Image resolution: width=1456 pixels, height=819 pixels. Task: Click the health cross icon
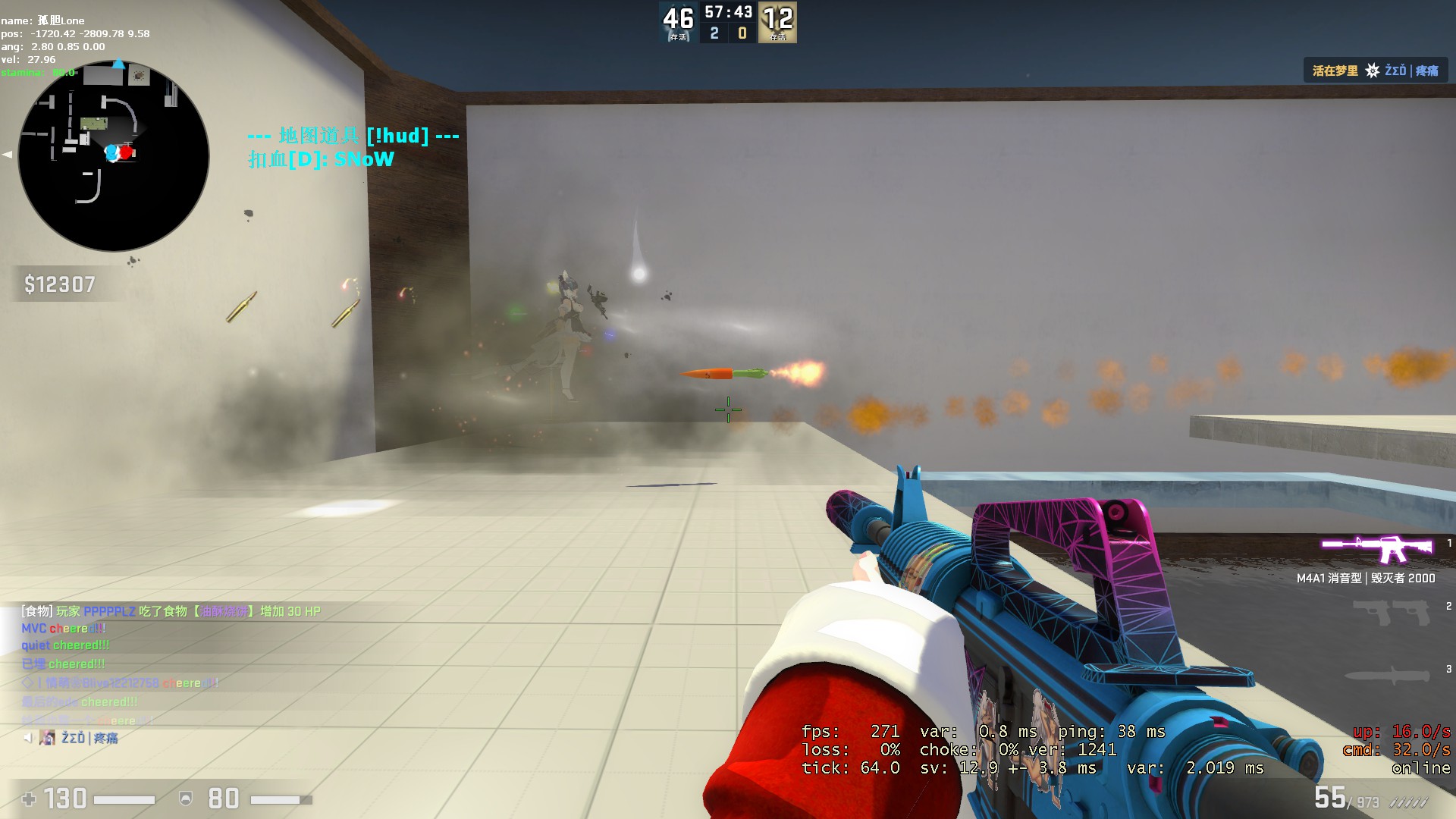[29, 799]
